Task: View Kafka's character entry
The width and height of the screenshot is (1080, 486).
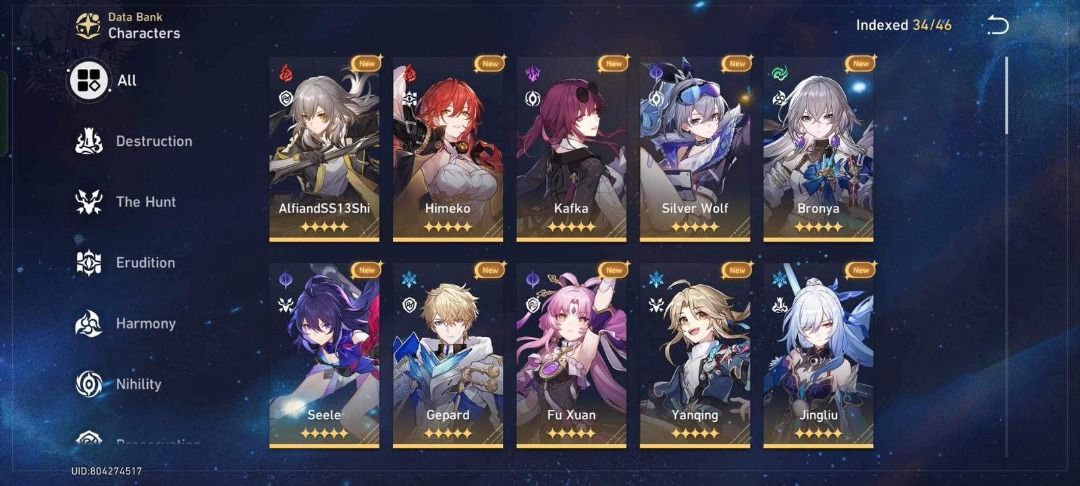Action: click(571, 148)
